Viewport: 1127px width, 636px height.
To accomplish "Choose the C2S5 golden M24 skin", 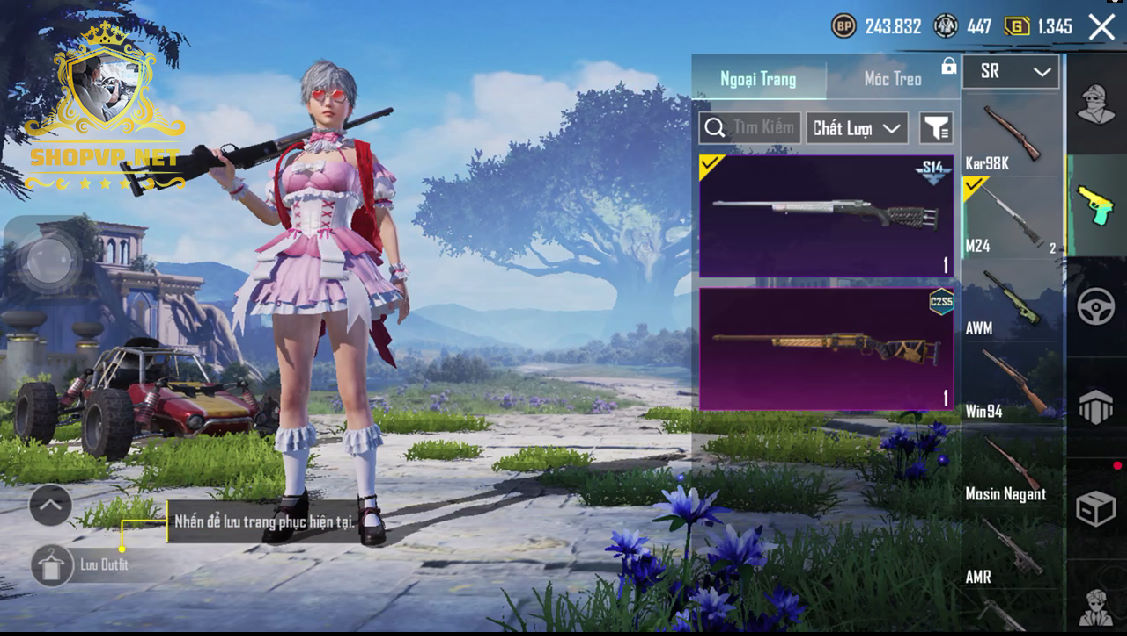I will tap(826, 349).
